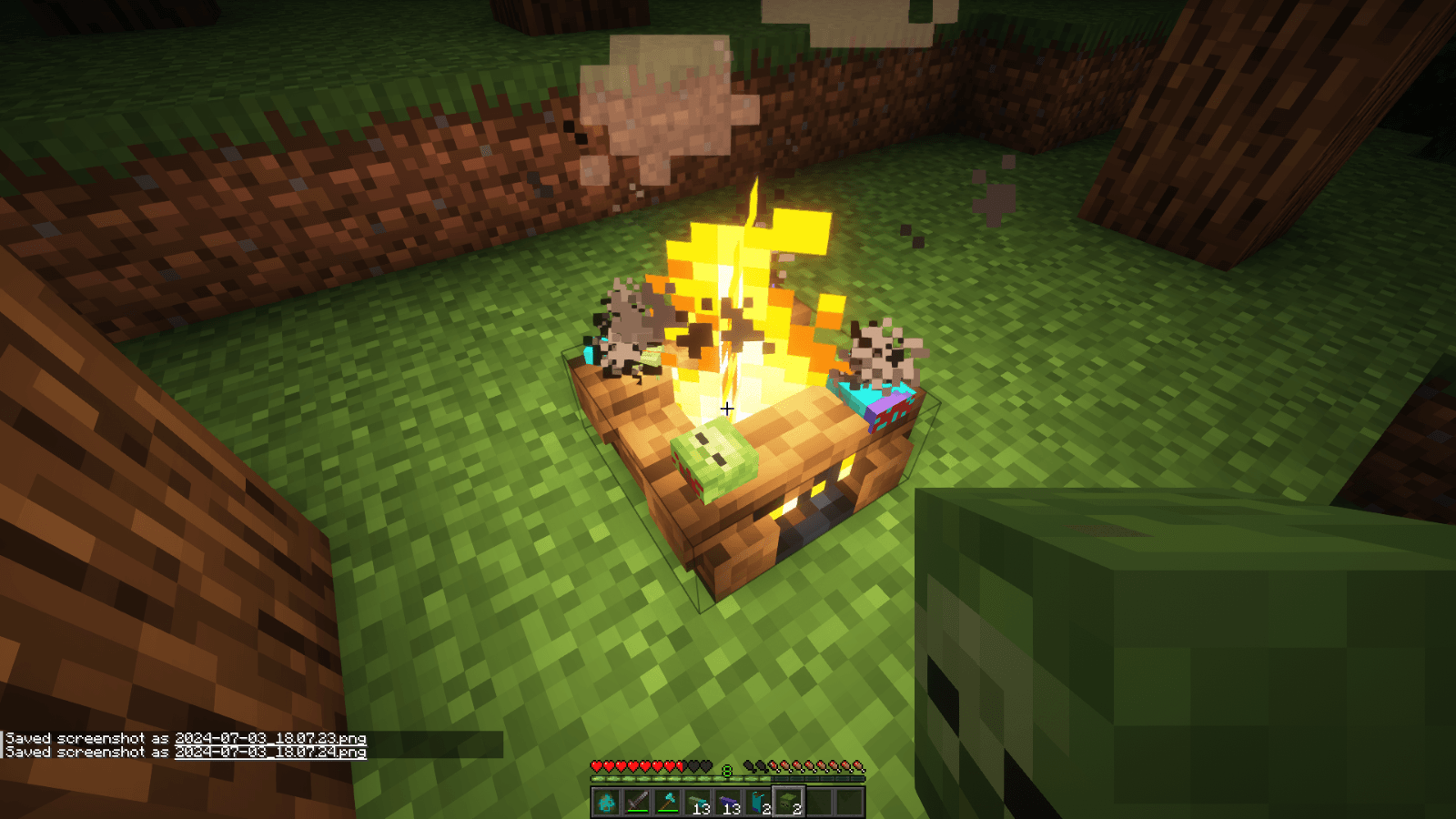Open the 2024-07-03_18.07.23.png screenshot link
The height and width of the screenshot is (819, 1456).
click(269, 739)
